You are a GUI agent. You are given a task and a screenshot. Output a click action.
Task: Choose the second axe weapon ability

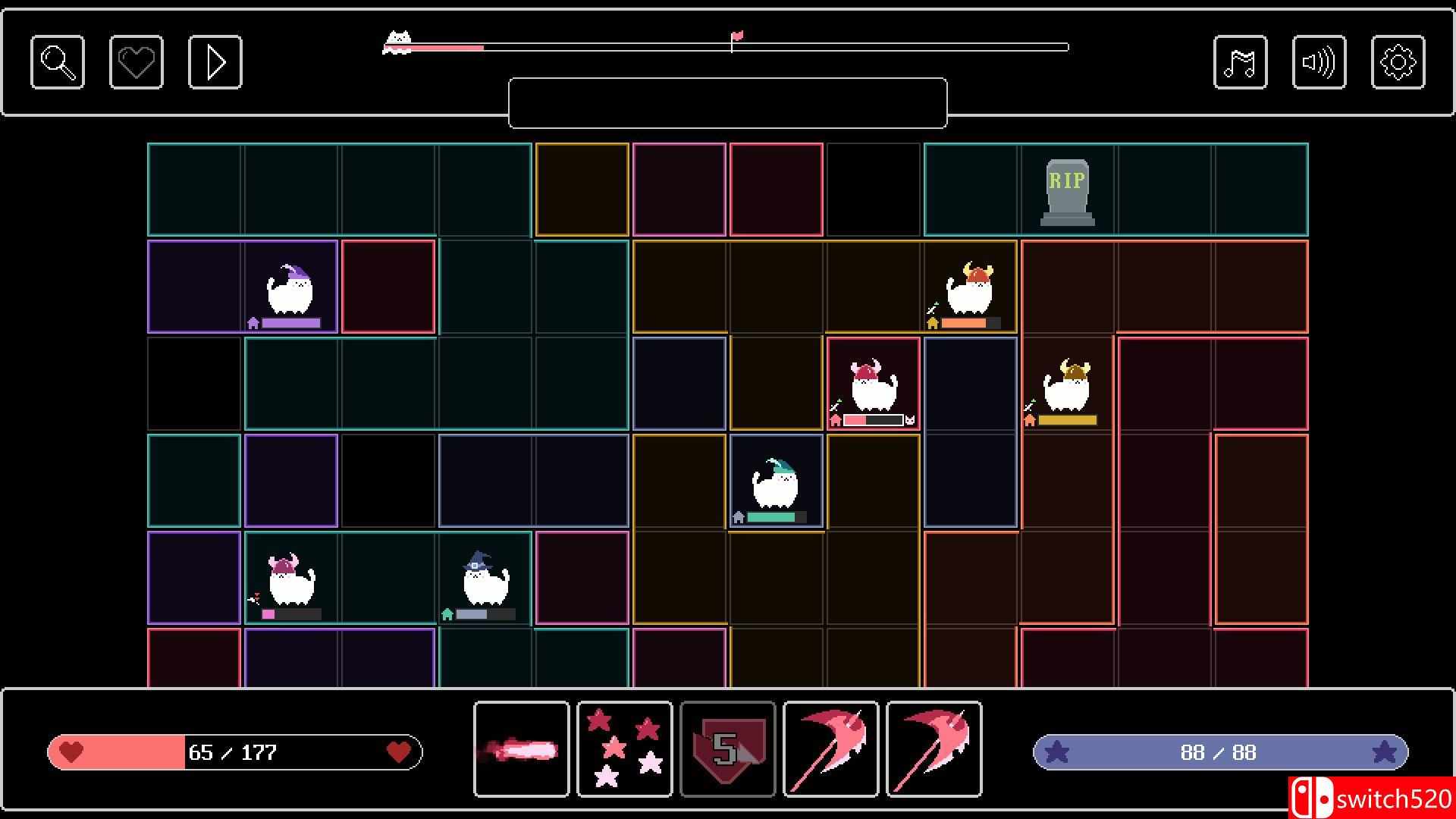point(934,749)
